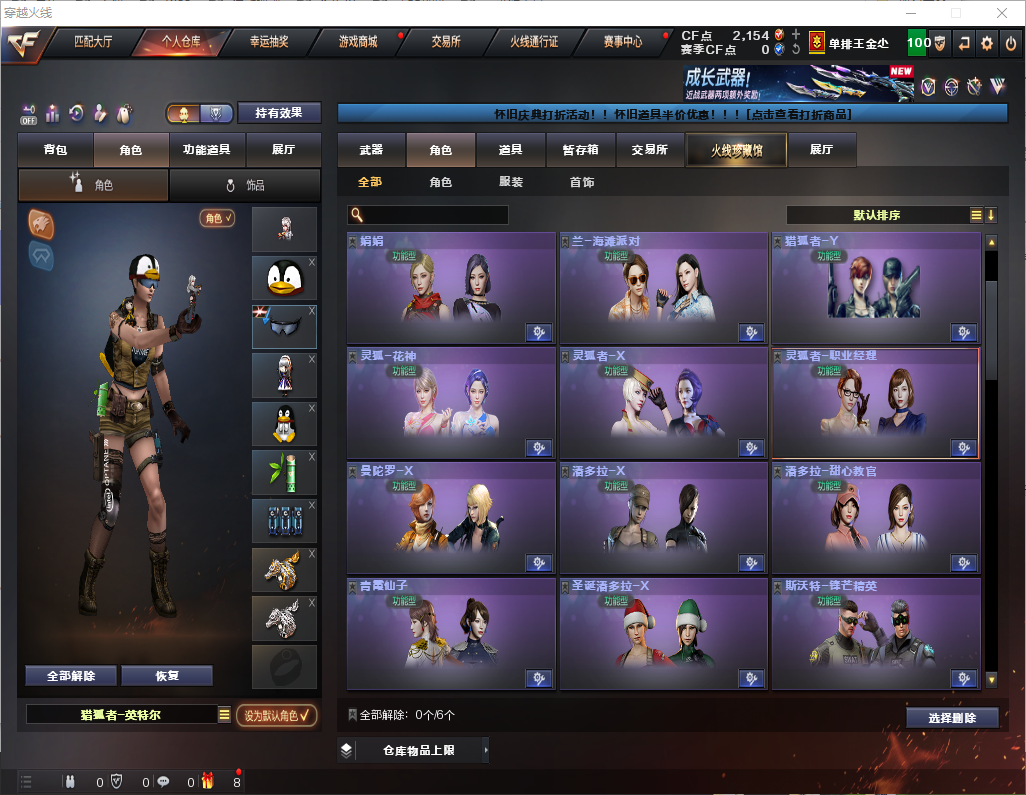The width and height of the screenshot is (1026, 795).
Task: Open the 暂存箱 tab
Action: point(580,150)
